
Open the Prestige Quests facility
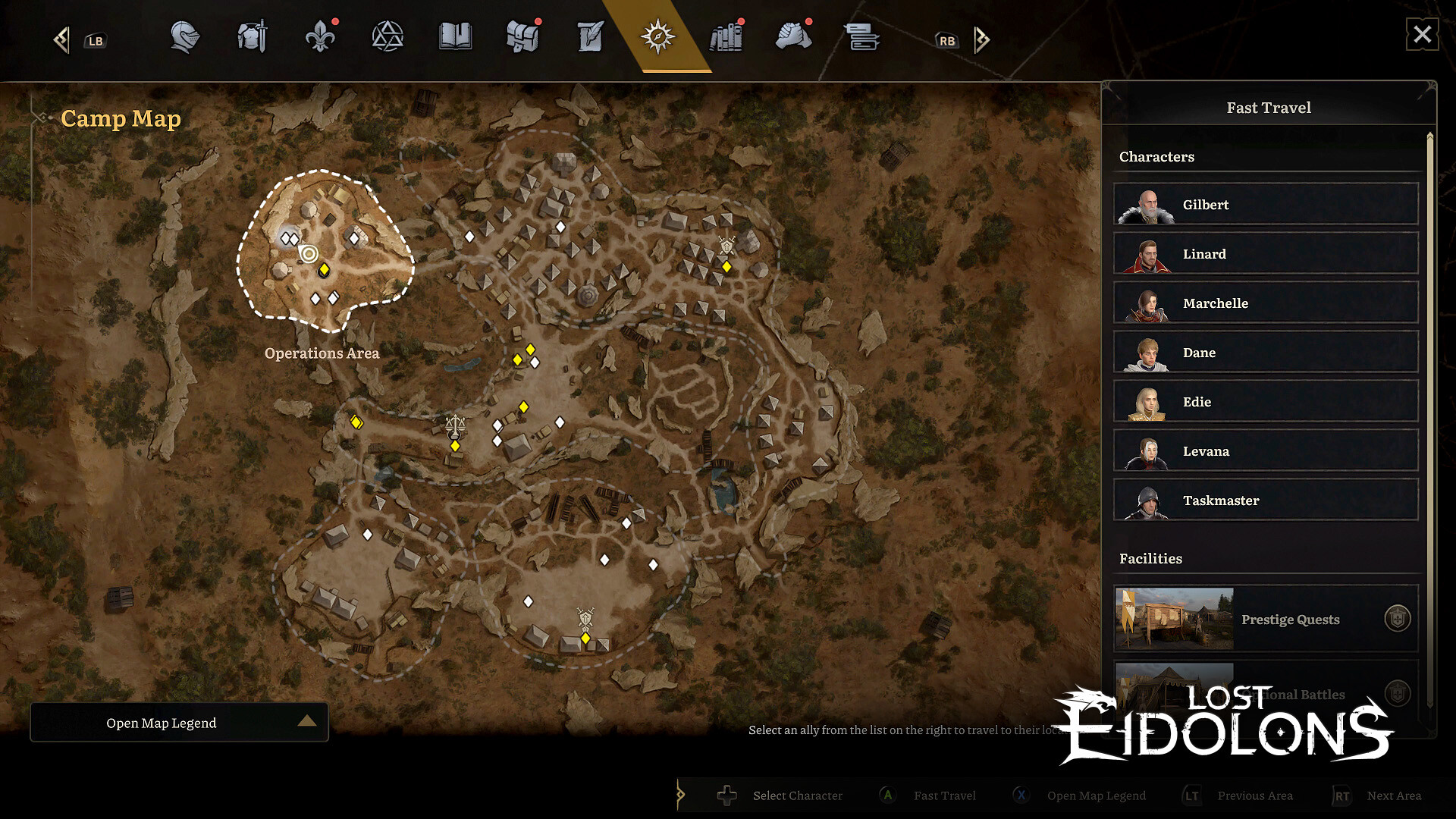[x=1265, y=619]
